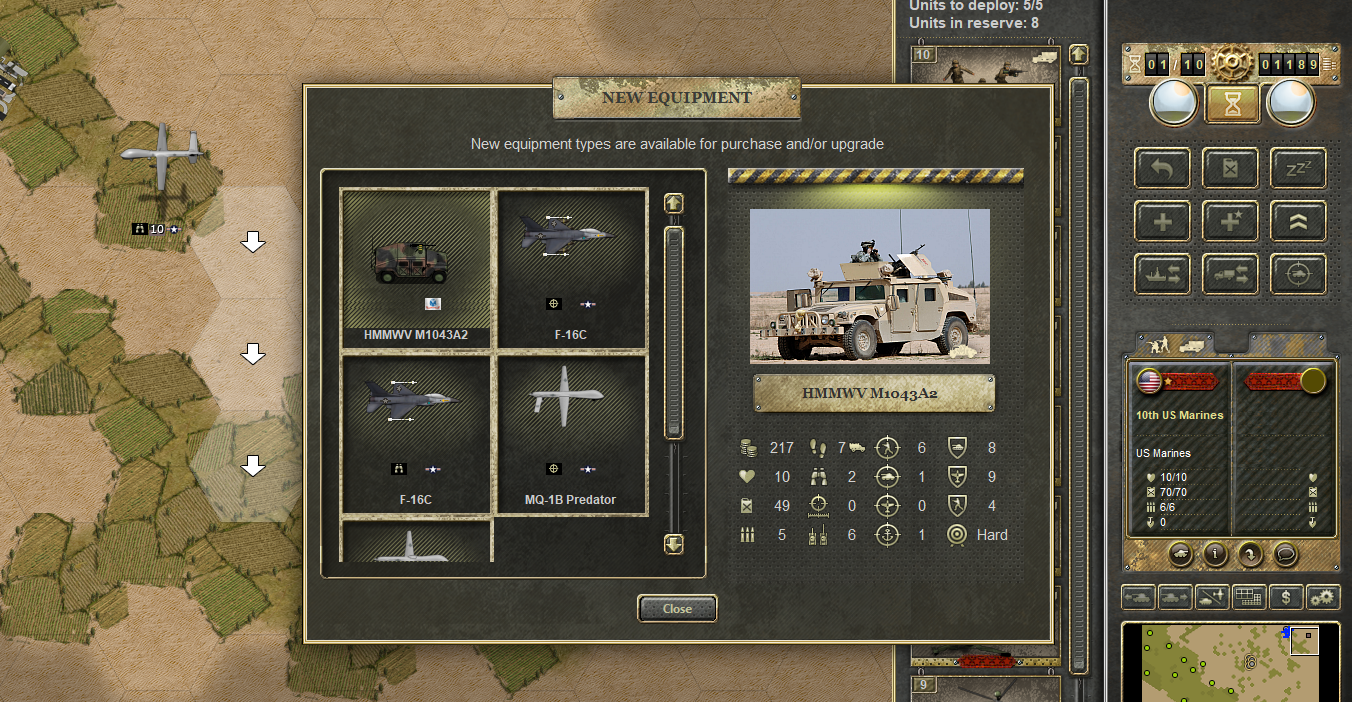Viewport: 1352px width, 702px height.
Task: Click the plus replacements button
Action: click(1162, 221)
